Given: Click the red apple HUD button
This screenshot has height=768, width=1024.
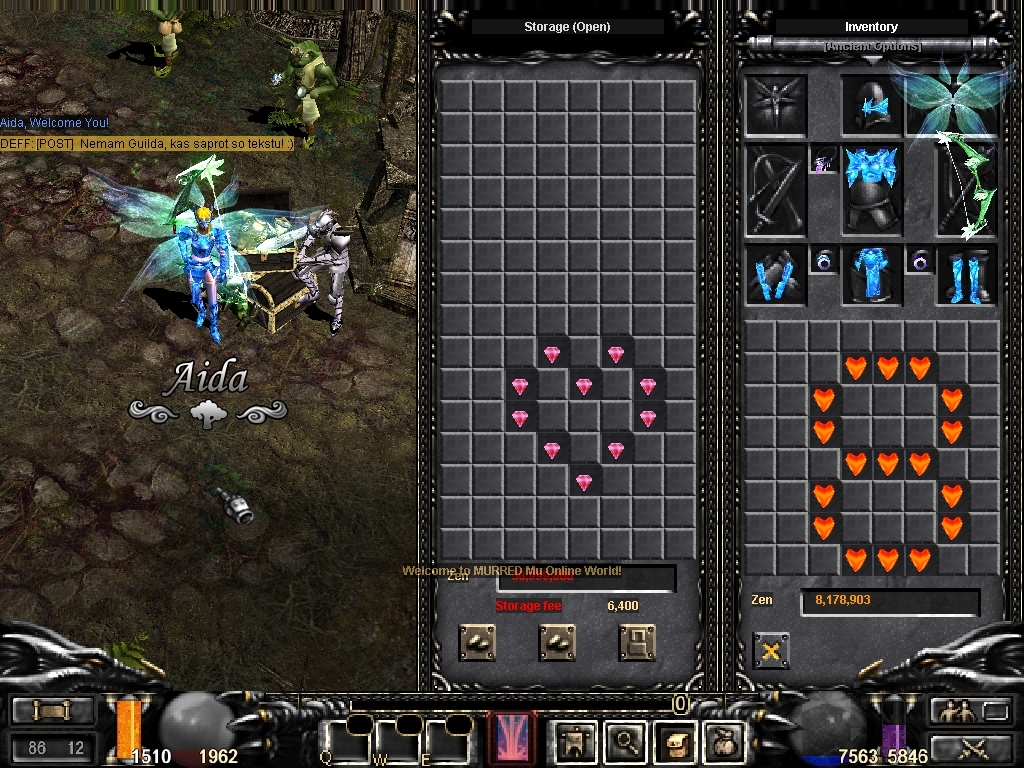Looking at the screenshot, I should [x=722, y=741].
